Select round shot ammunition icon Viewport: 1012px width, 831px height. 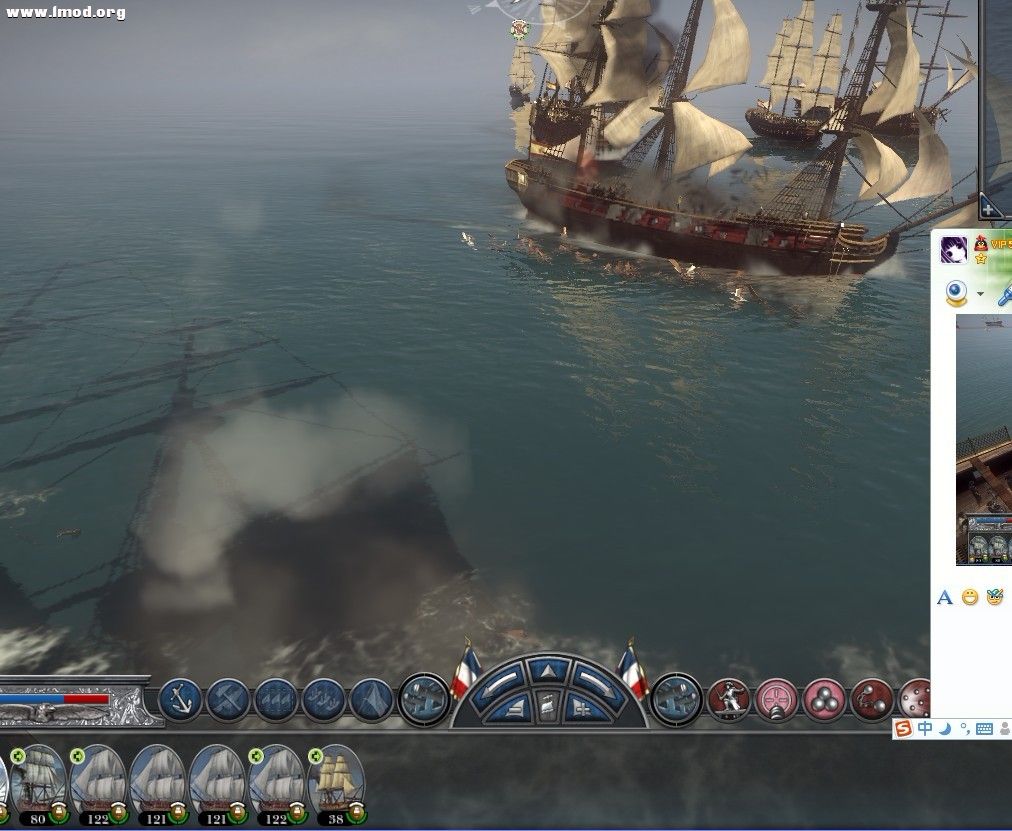(825, 699)
